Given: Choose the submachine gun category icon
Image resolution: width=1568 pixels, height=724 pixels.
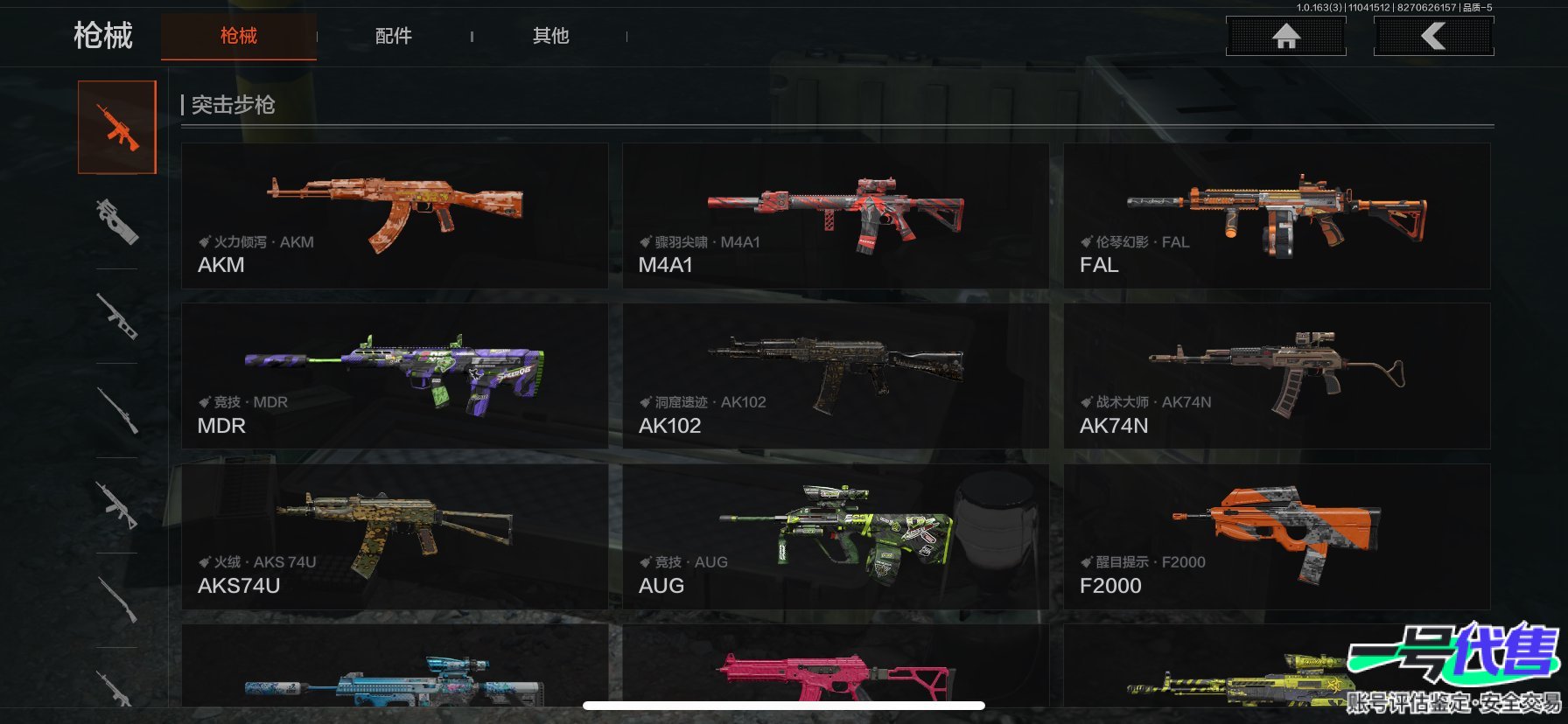Looking at the screenshot, I should [x=117, y=220].
